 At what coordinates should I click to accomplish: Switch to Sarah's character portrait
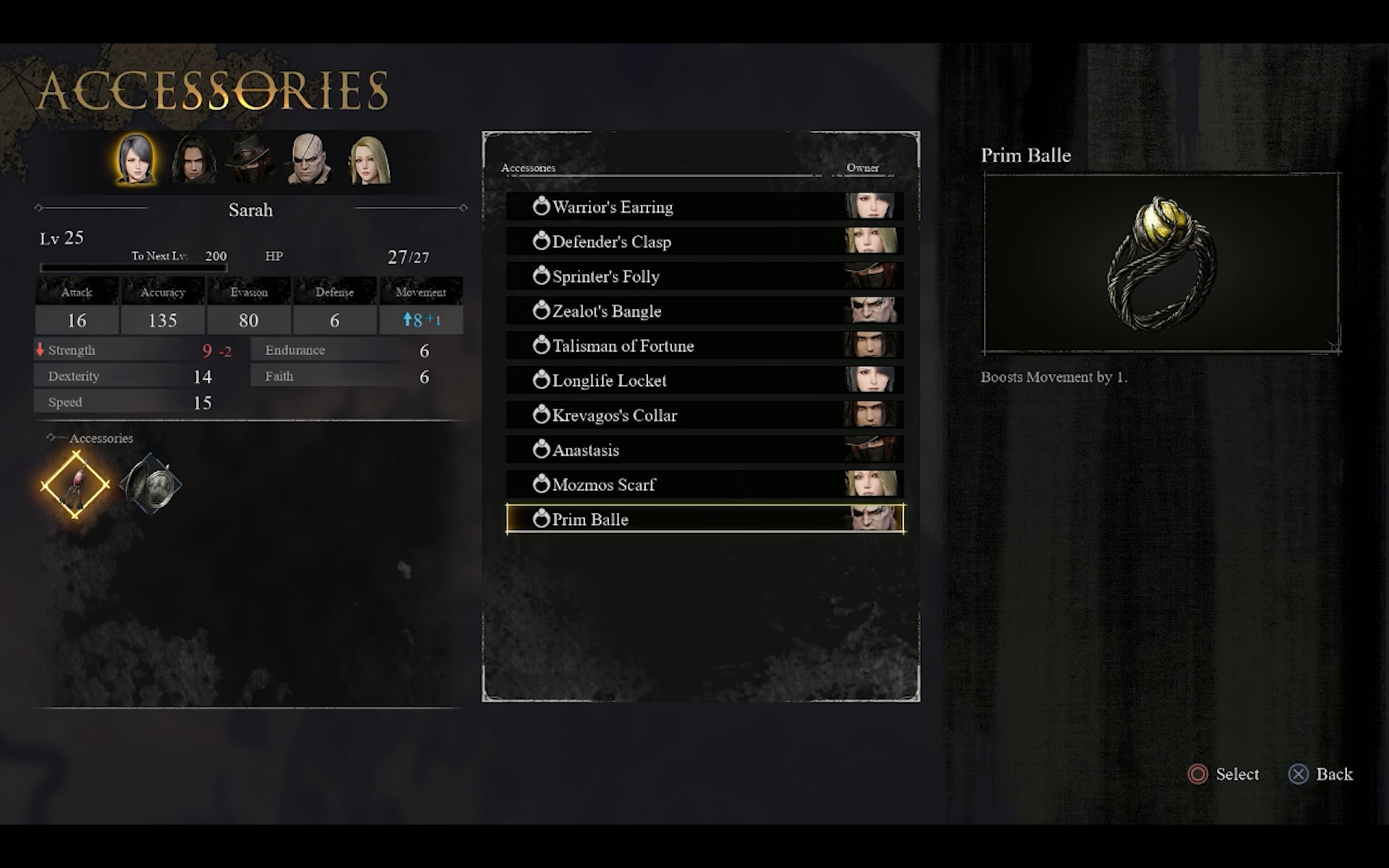pos(135,159)
